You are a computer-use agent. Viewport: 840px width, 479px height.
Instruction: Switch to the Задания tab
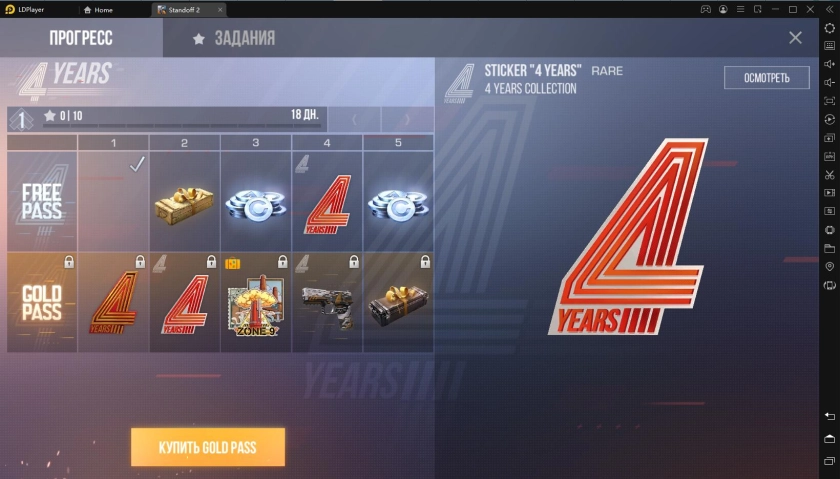click(234, 39)
